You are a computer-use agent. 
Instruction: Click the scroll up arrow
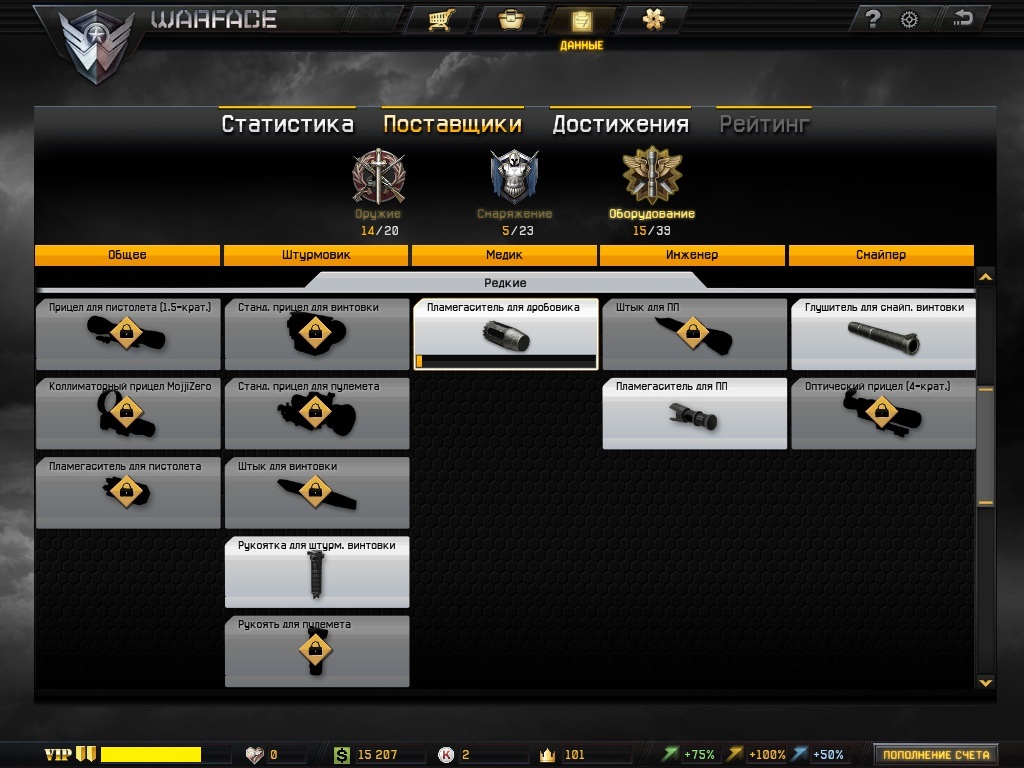click(x=985, y=277)
